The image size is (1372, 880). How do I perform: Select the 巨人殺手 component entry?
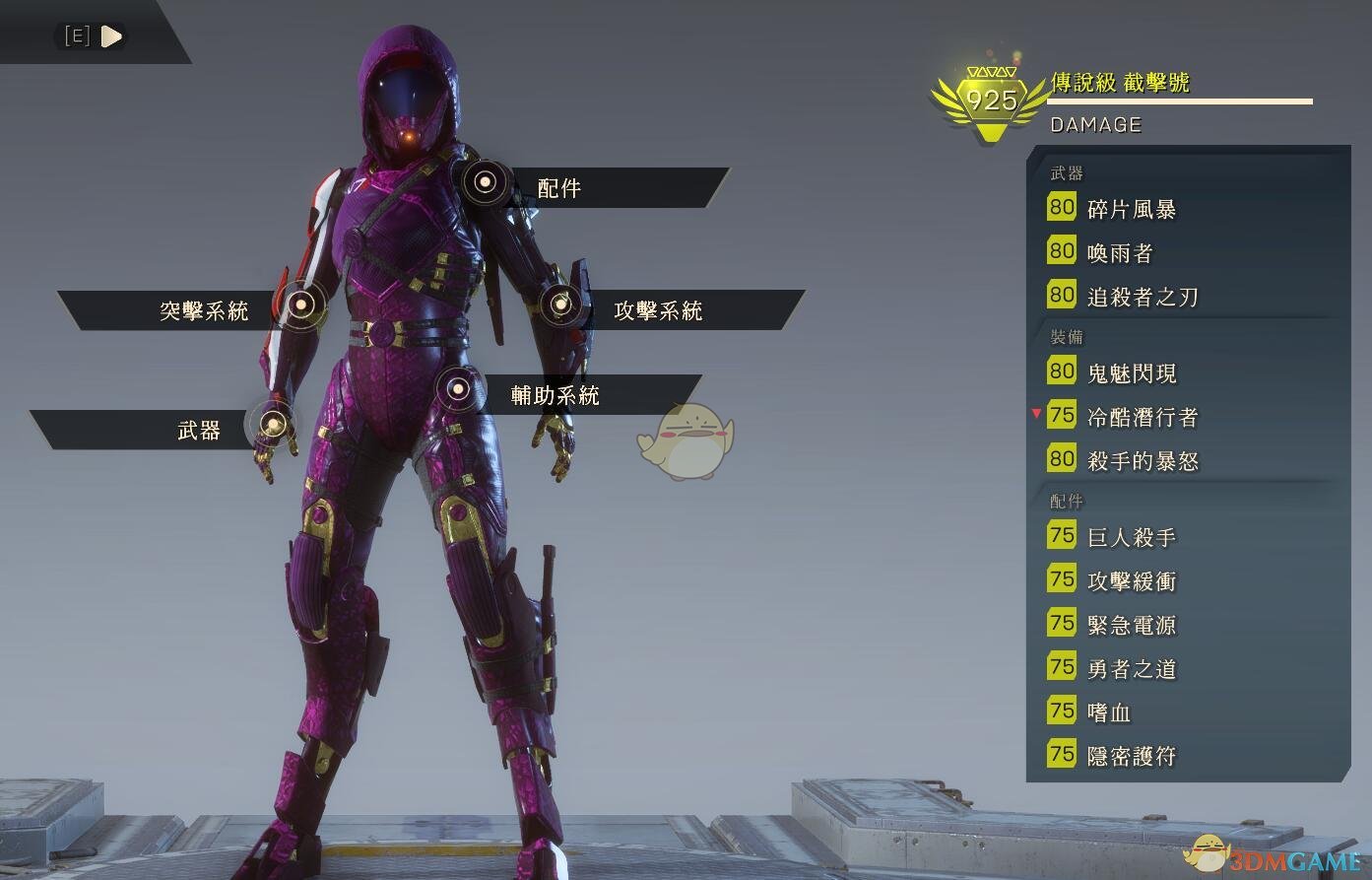click(1131, 537)
